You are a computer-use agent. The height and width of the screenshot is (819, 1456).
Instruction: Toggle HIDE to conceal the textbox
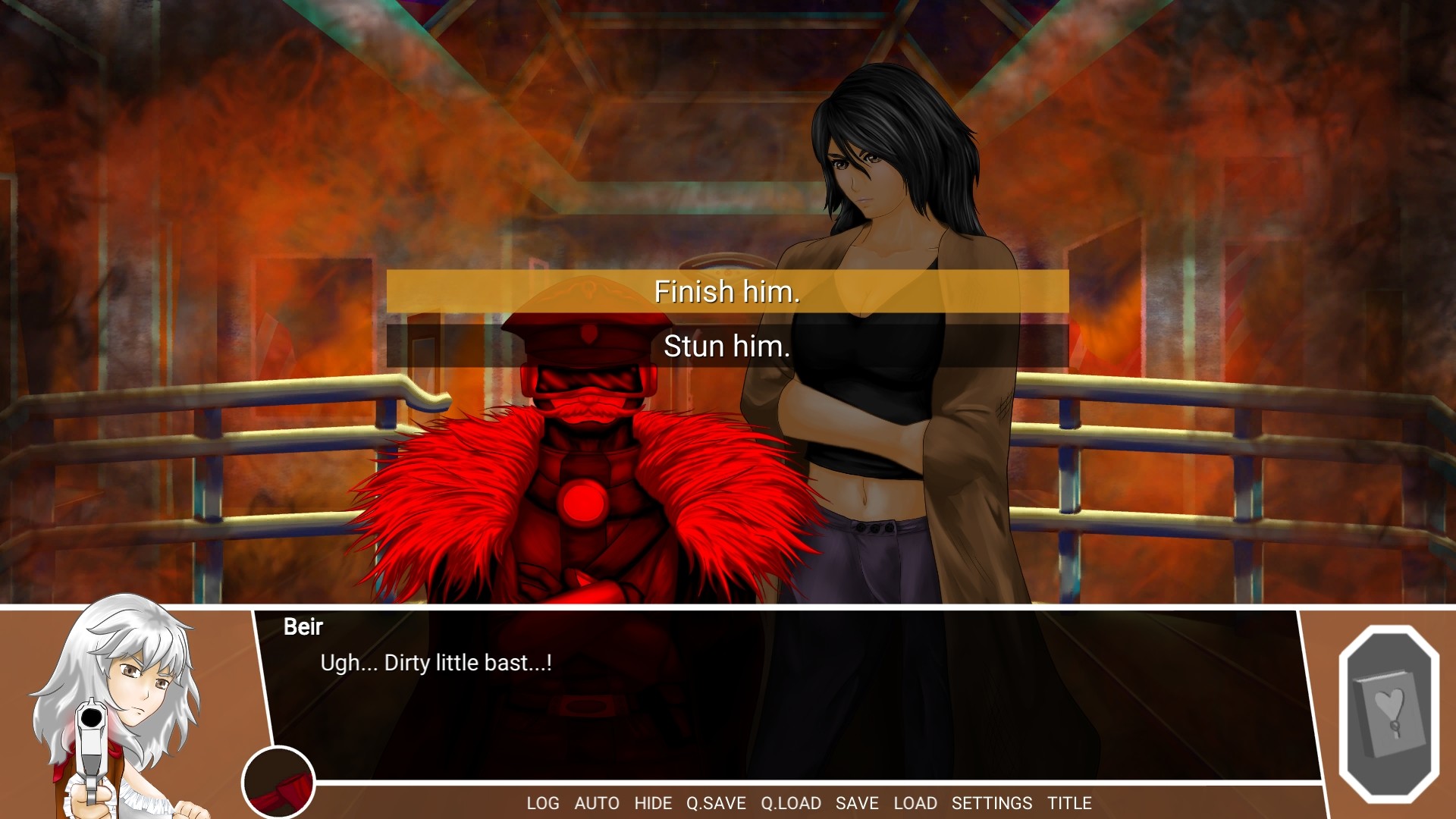pyautogui.click(x=654, y=803)
